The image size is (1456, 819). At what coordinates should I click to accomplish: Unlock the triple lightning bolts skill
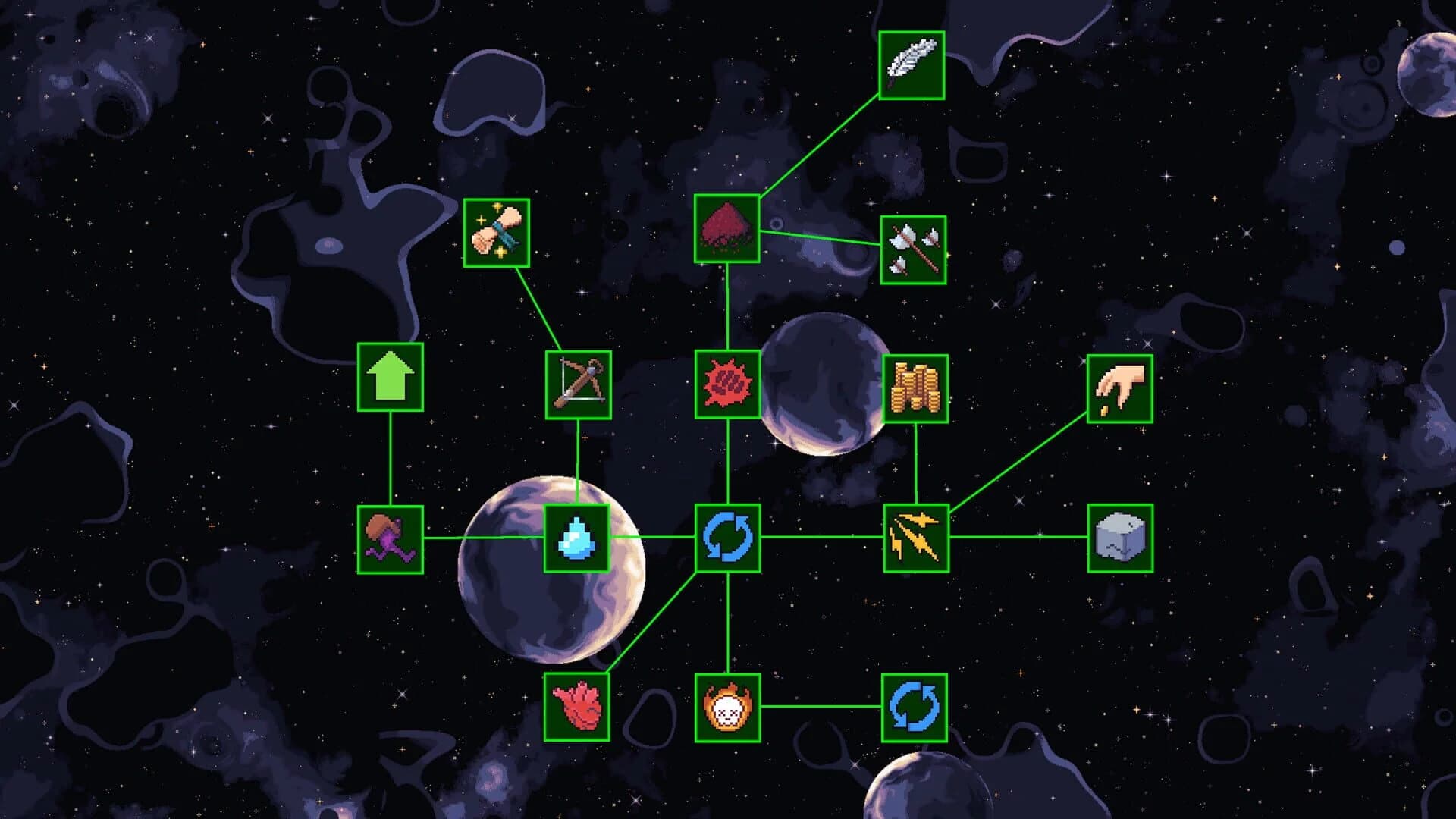[917, 540]
